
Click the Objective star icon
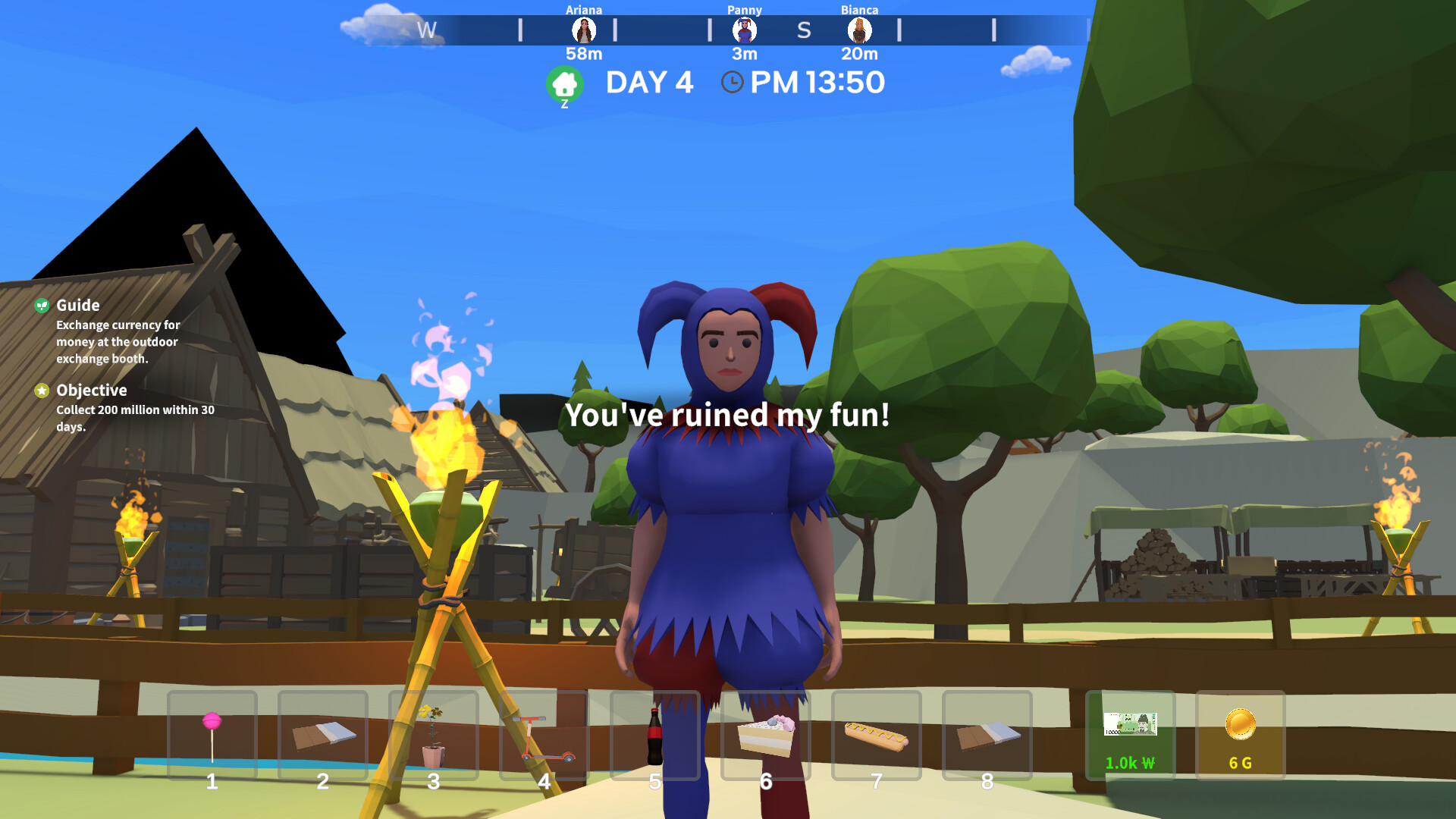click(40, 391)
